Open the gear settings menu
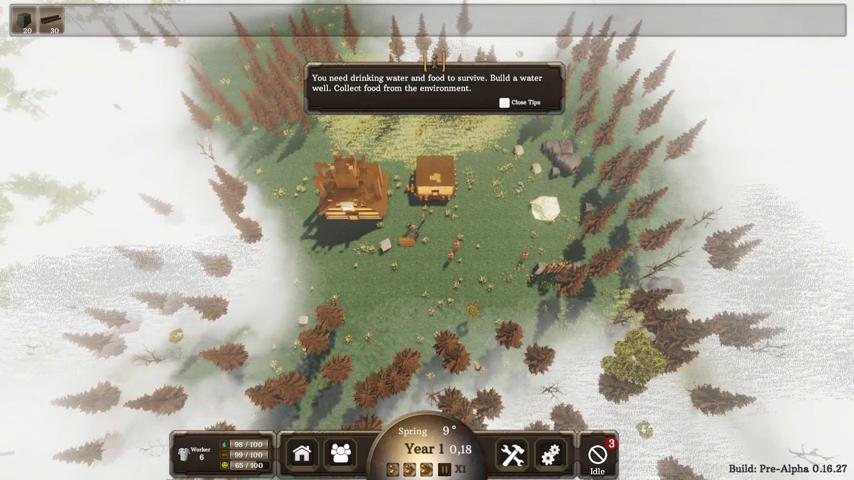The width and height of the screenshot is (854, 480). click(550, 455)
